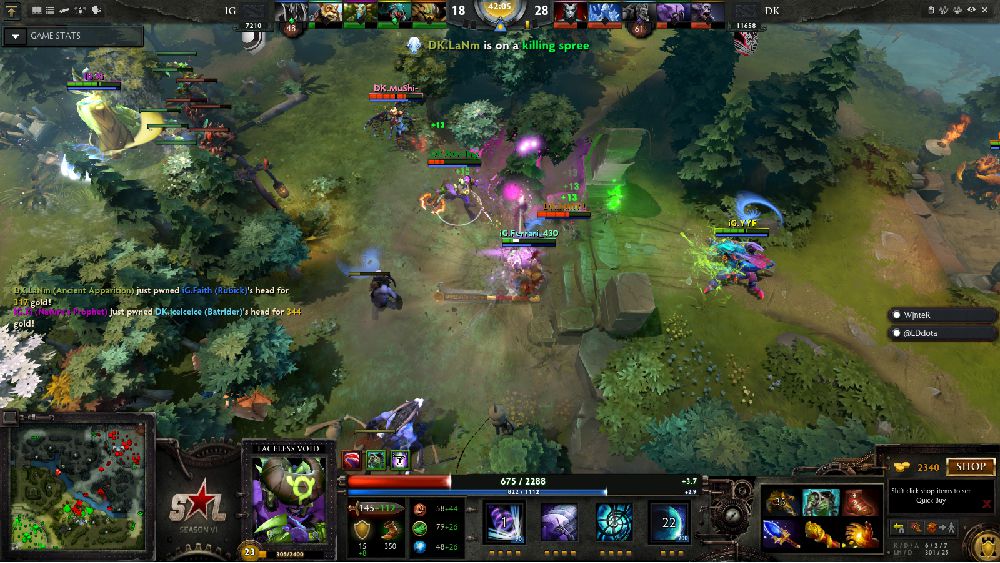
Task: Select the red boots inventory item
Action: [857, 502]
